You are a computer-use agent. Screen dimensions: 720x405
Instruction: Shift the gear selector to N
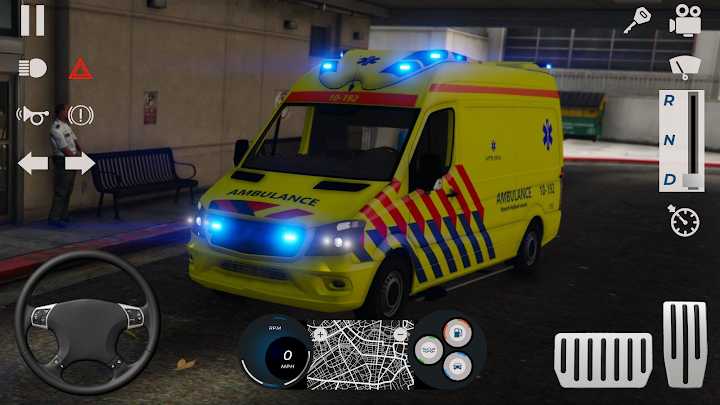point(668,140)
